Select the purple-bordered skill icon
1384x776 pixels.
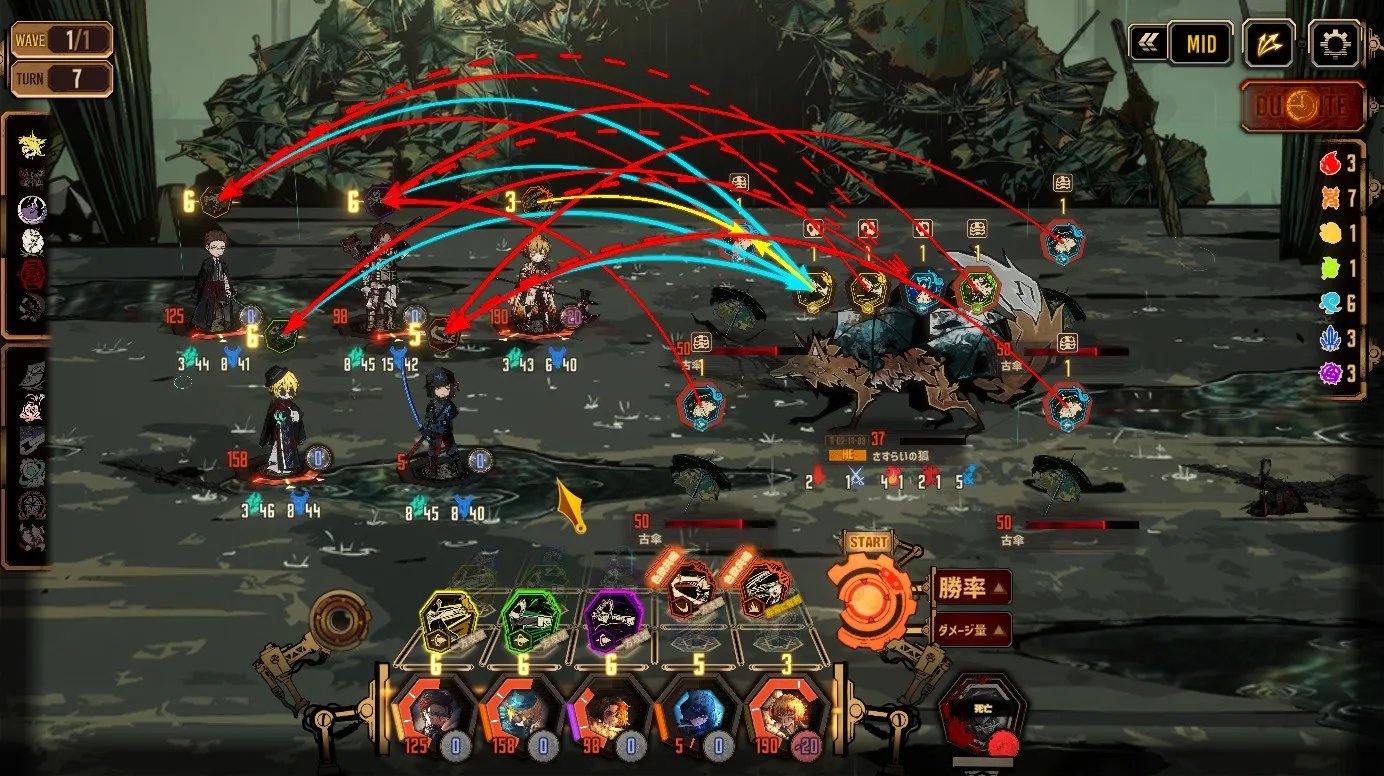click(x=612, y=621)
